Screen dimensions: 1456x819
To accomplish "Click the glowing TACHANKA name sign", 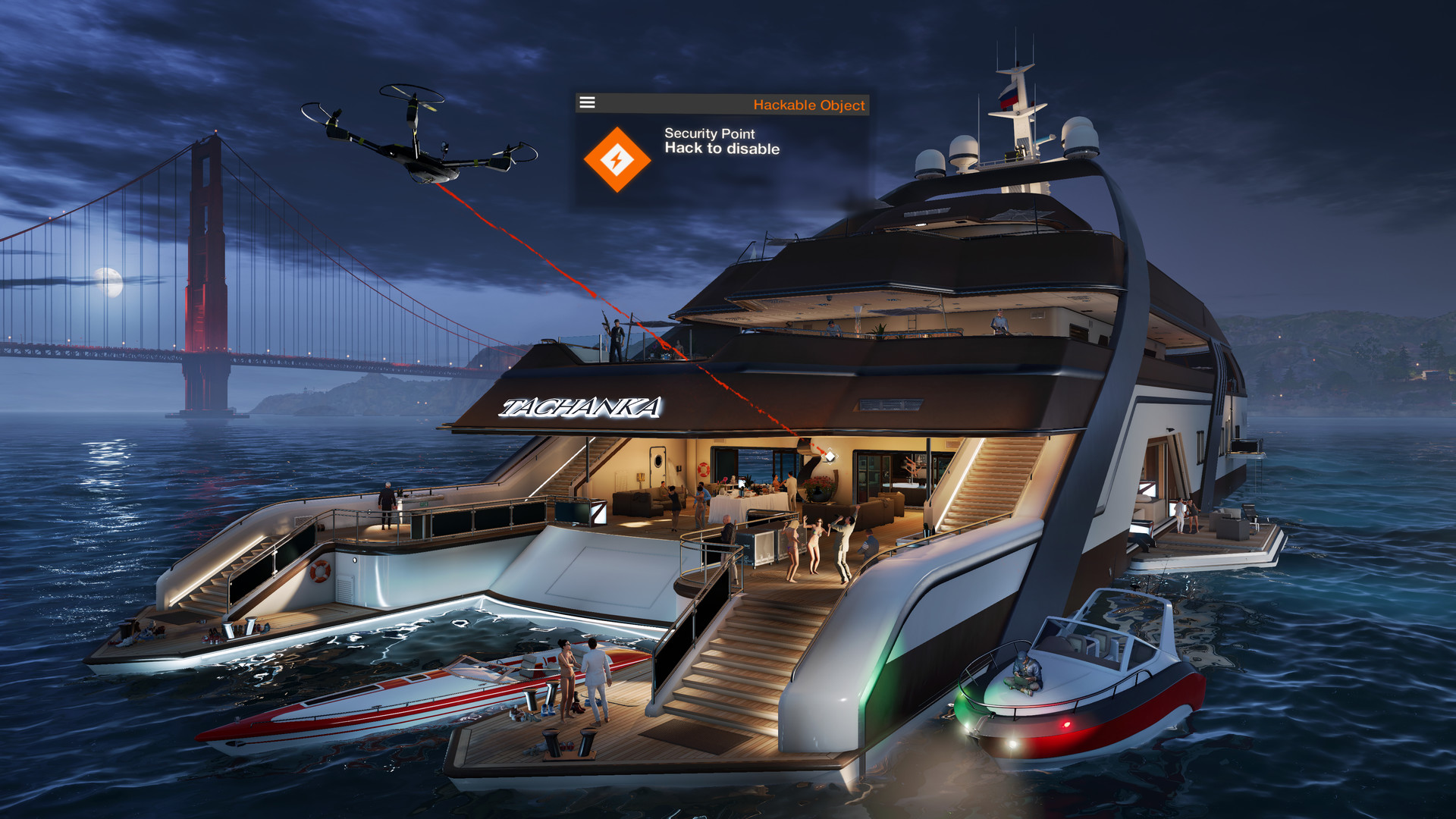I will (x=584, y=407).
